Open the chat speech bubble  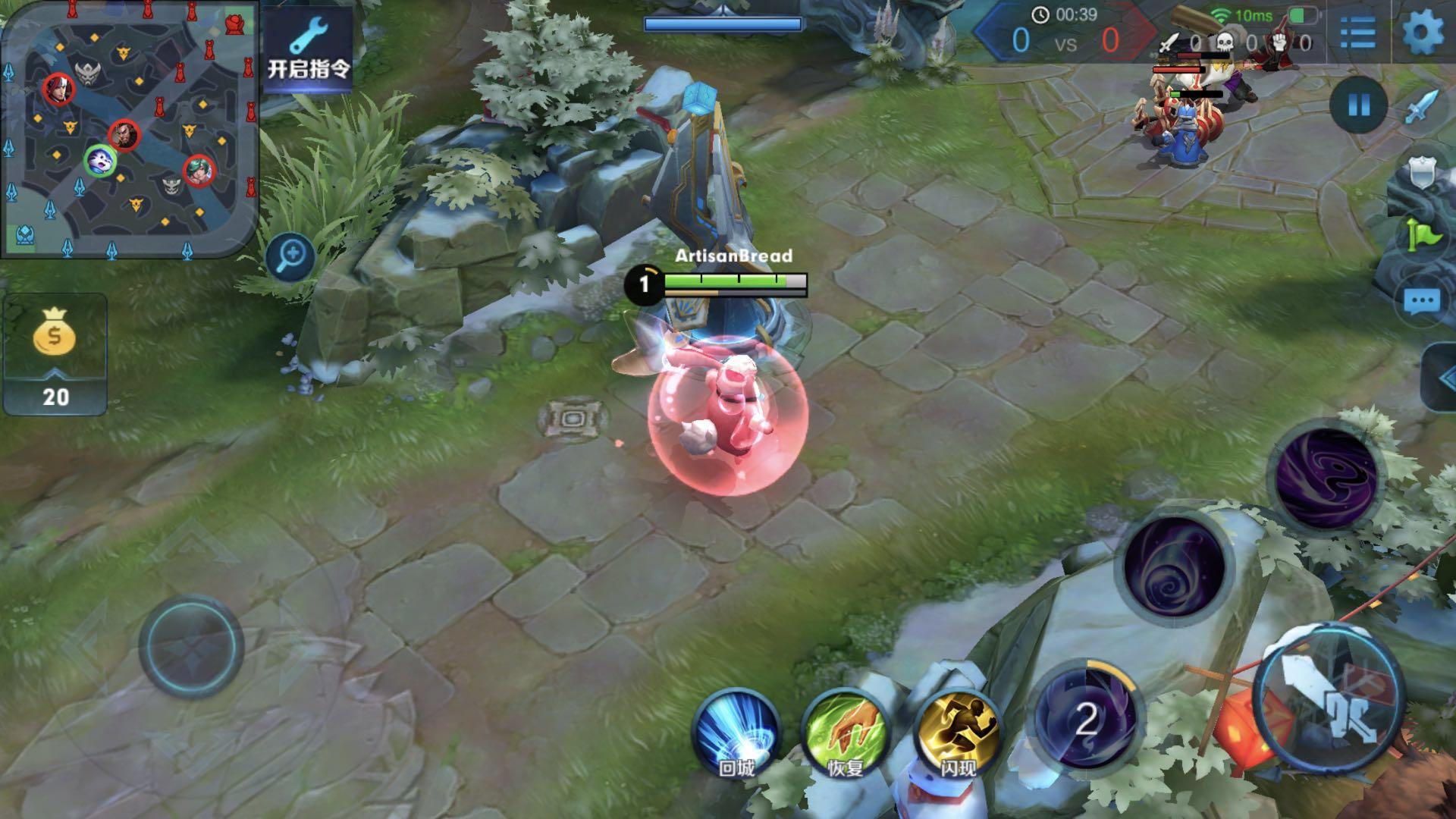tap(1421, 302)
